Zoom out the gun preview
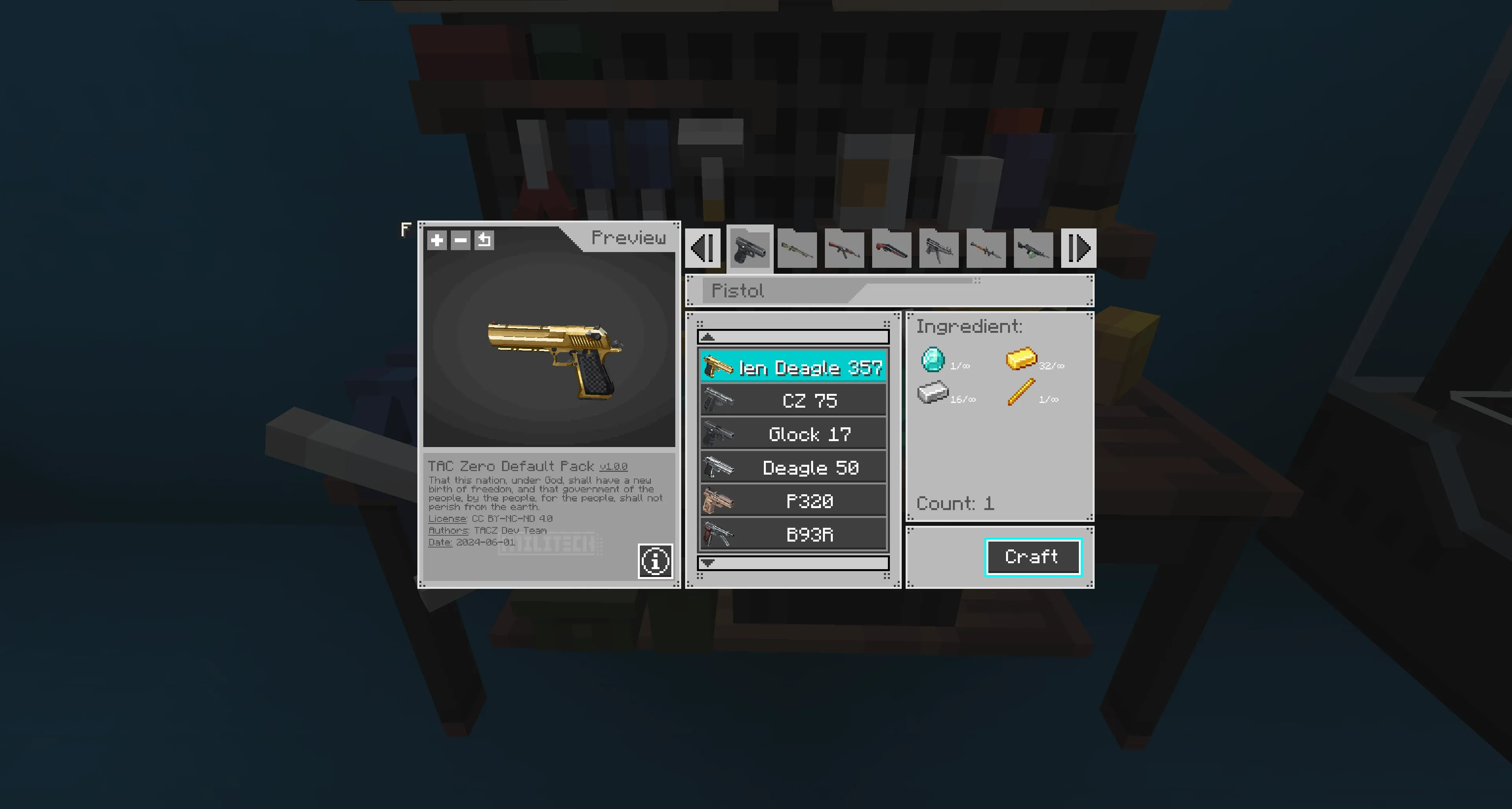 click(x=461, y=239)
